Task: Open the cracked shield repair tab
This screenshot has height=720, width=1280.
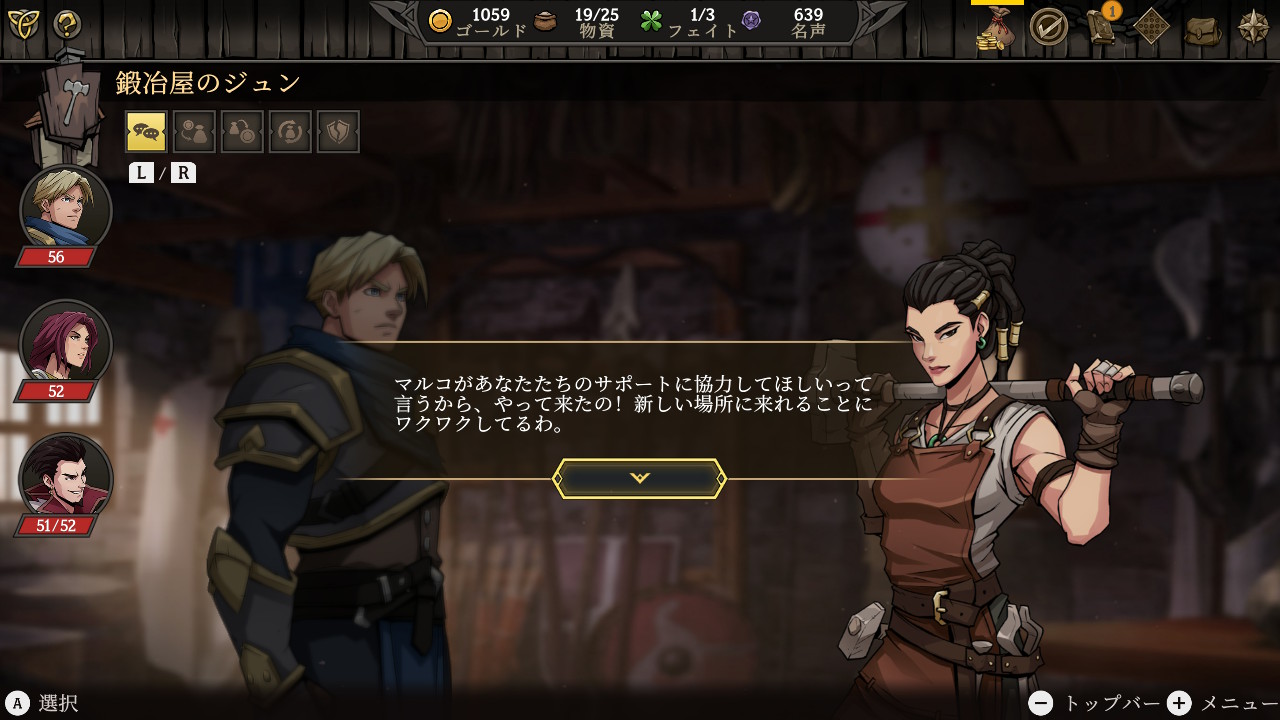Action: (x=338, y=132)
